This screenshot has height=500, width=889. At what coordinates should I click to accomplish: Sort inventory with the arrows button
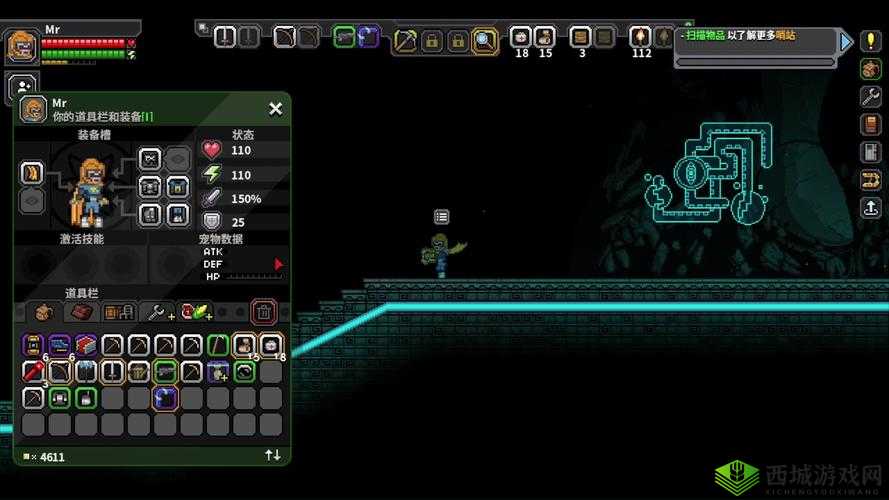pos(272,455)
